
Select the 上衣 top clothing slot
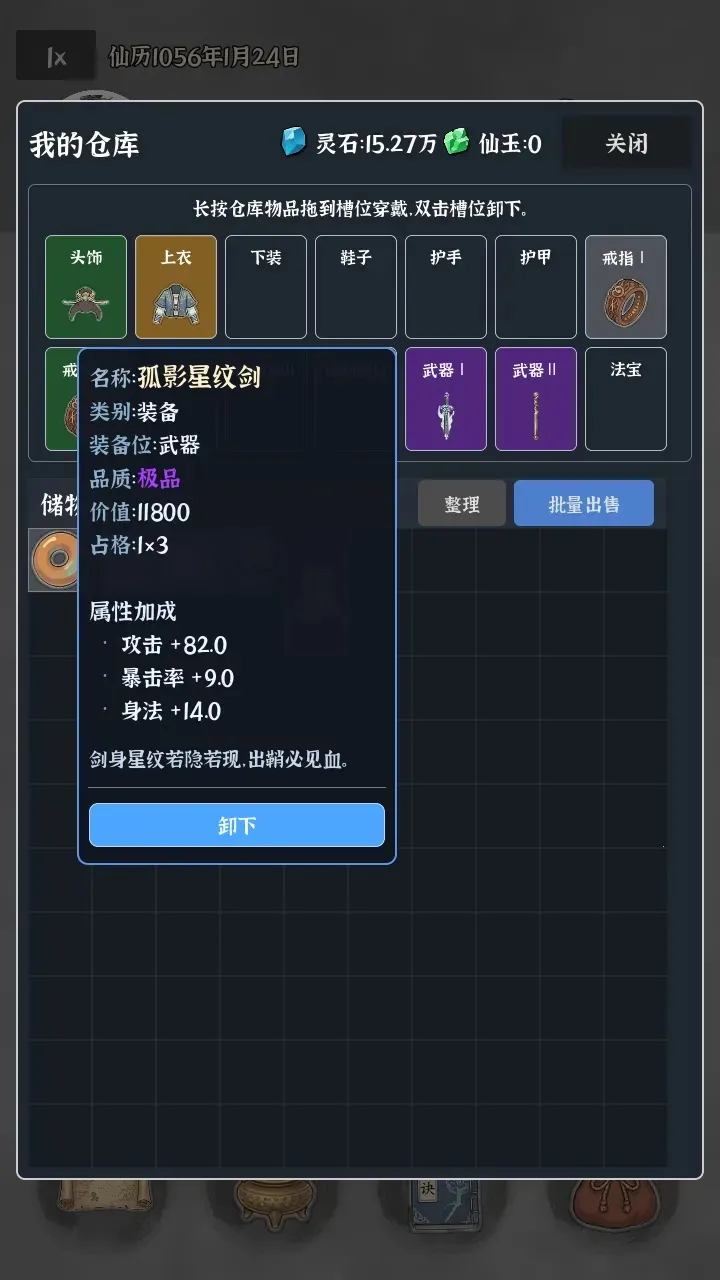176,287
